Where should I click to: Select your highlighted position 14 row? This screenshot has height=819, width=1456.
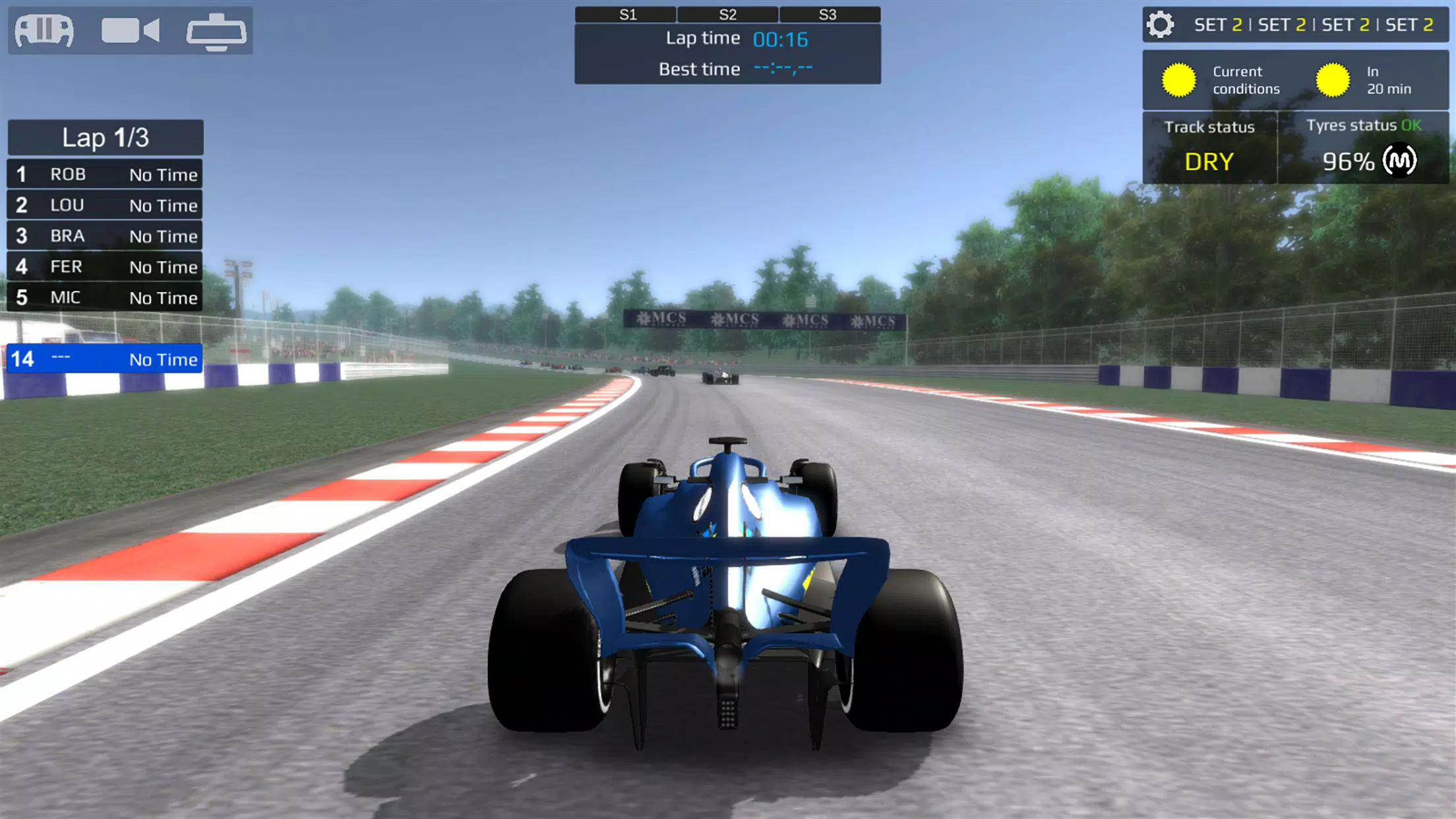[106, 359]
